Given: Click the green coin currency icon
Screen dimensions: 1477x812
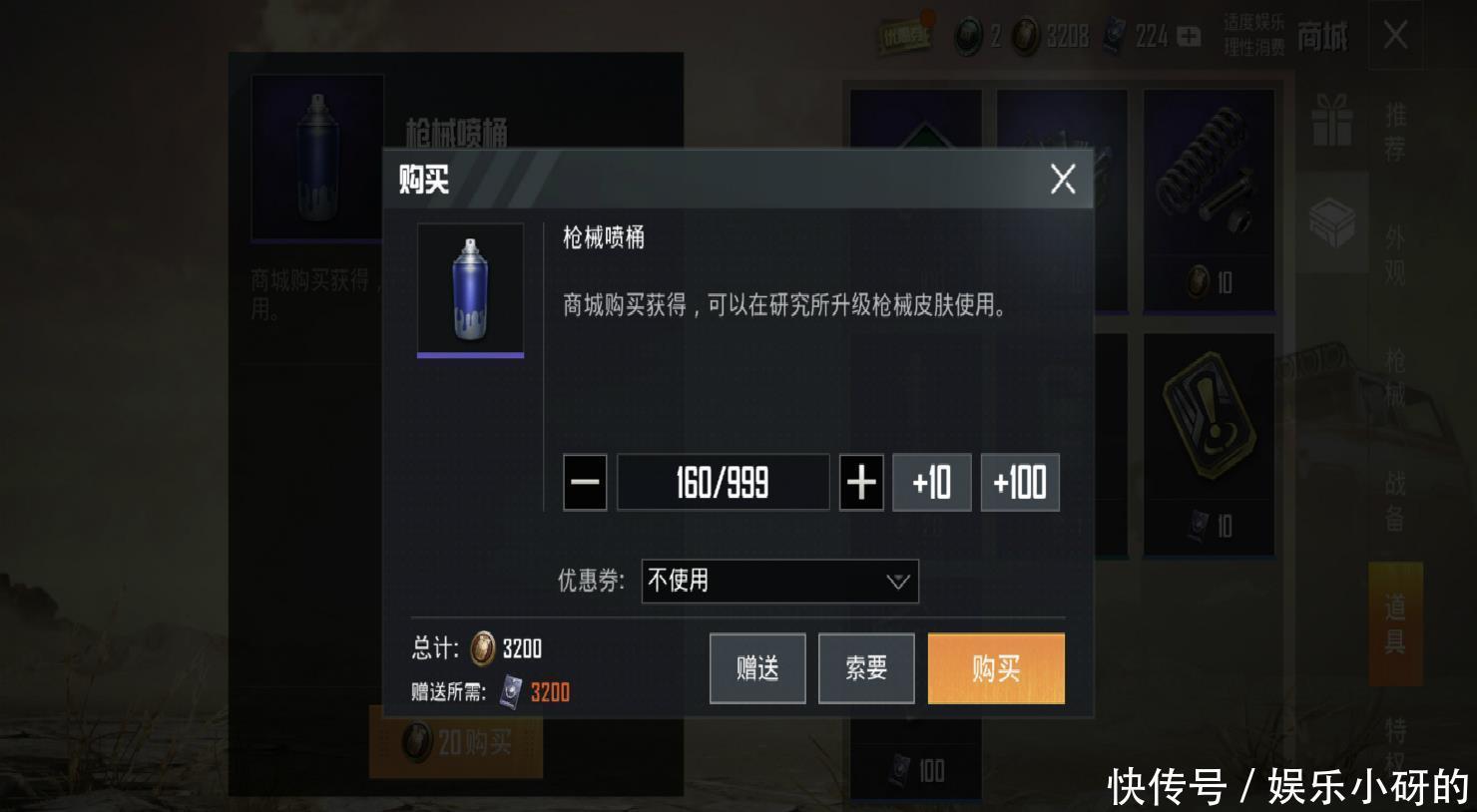Looking at the screenshot, I should (969, 36).
